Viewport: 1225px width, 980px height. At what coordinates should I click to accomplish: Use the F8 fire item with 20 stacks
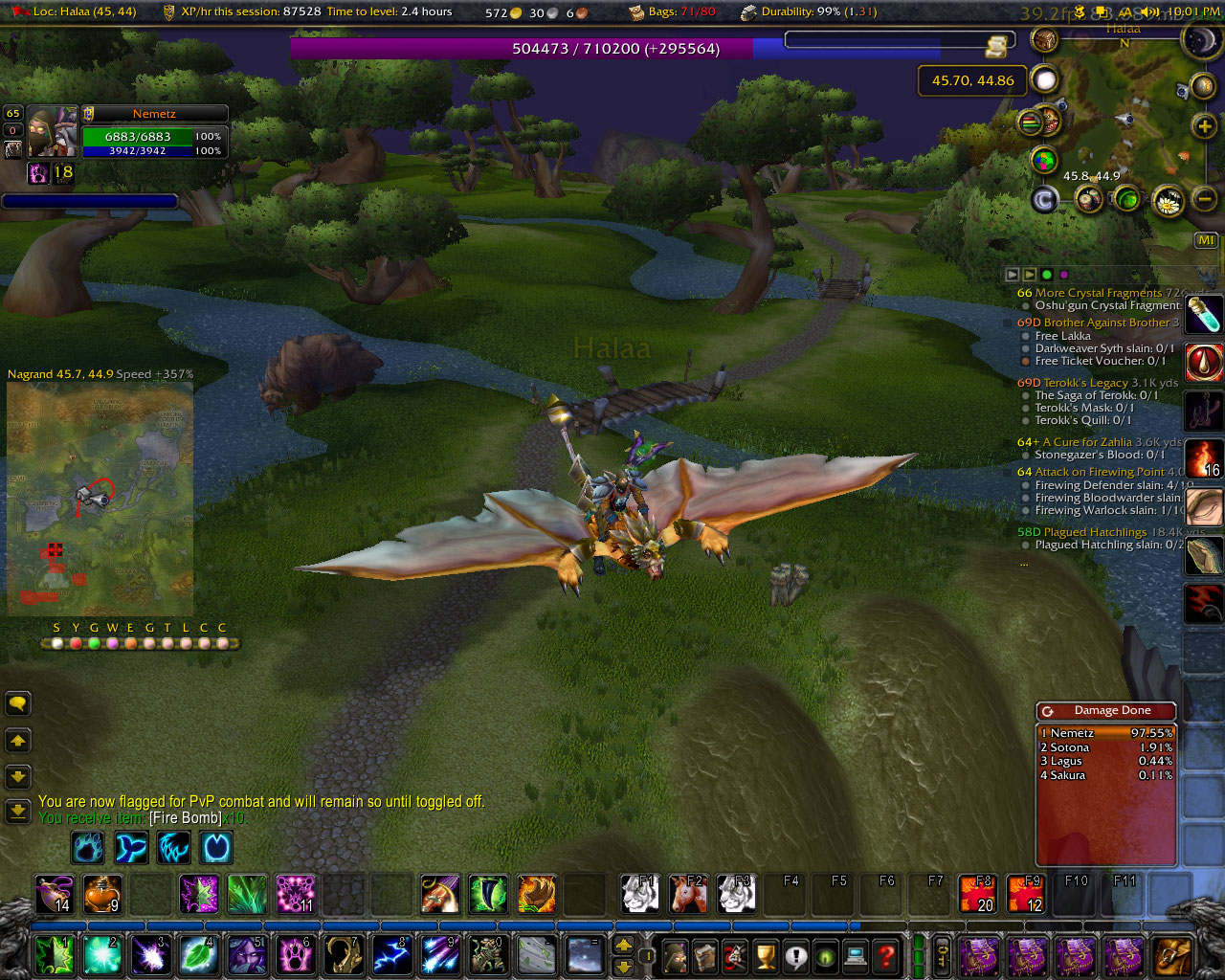pos(977,894)
